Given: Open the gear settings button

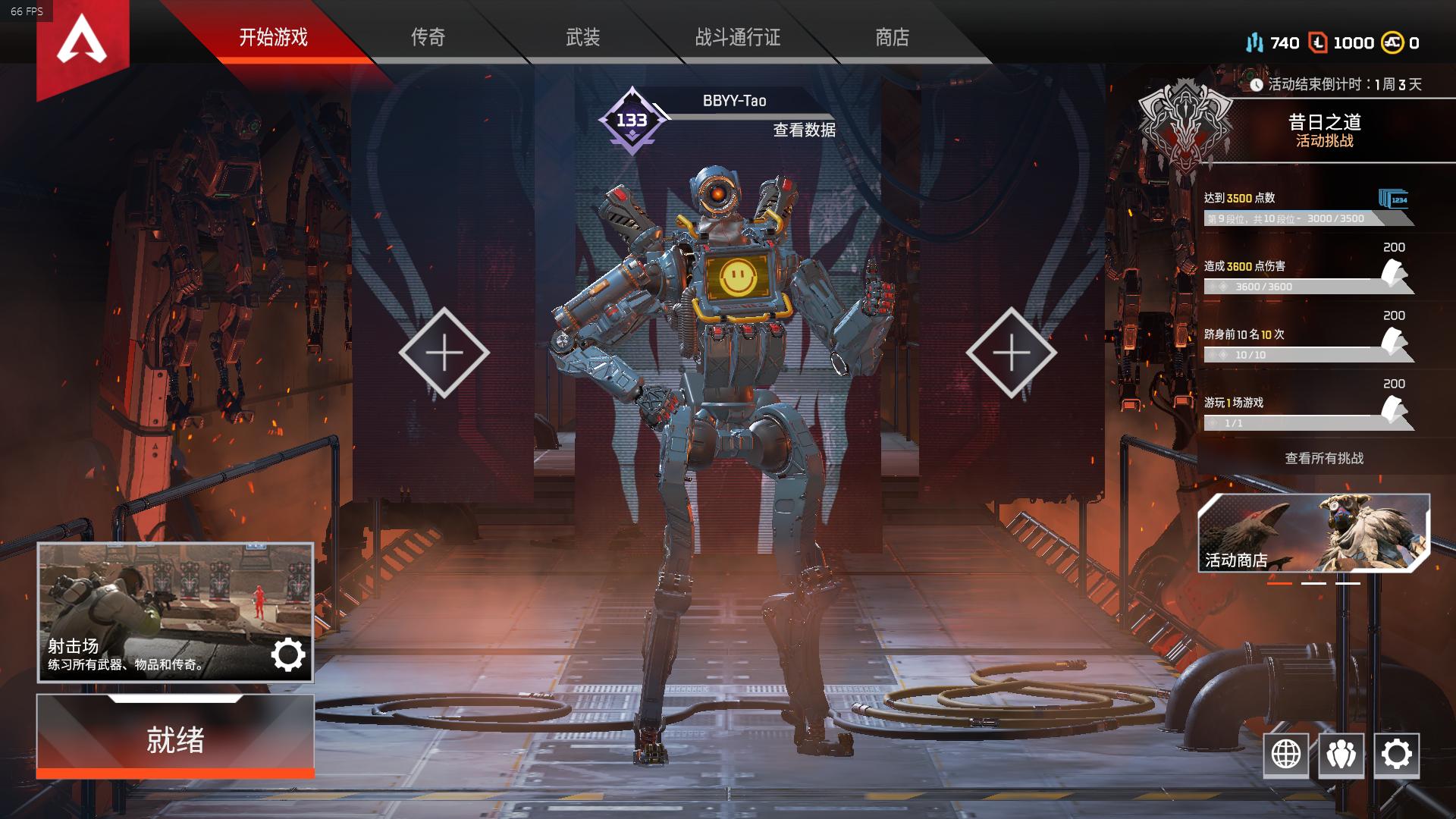Looking at the screenshot, I should 1396,755.
